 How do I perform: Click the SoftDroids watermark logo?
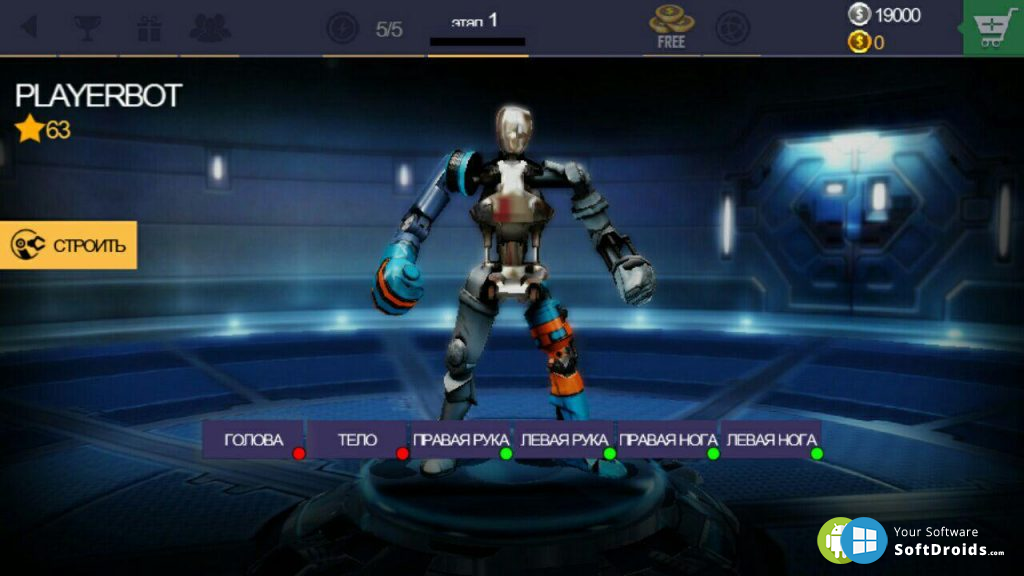pyautogui.click(x=912, y=540)
